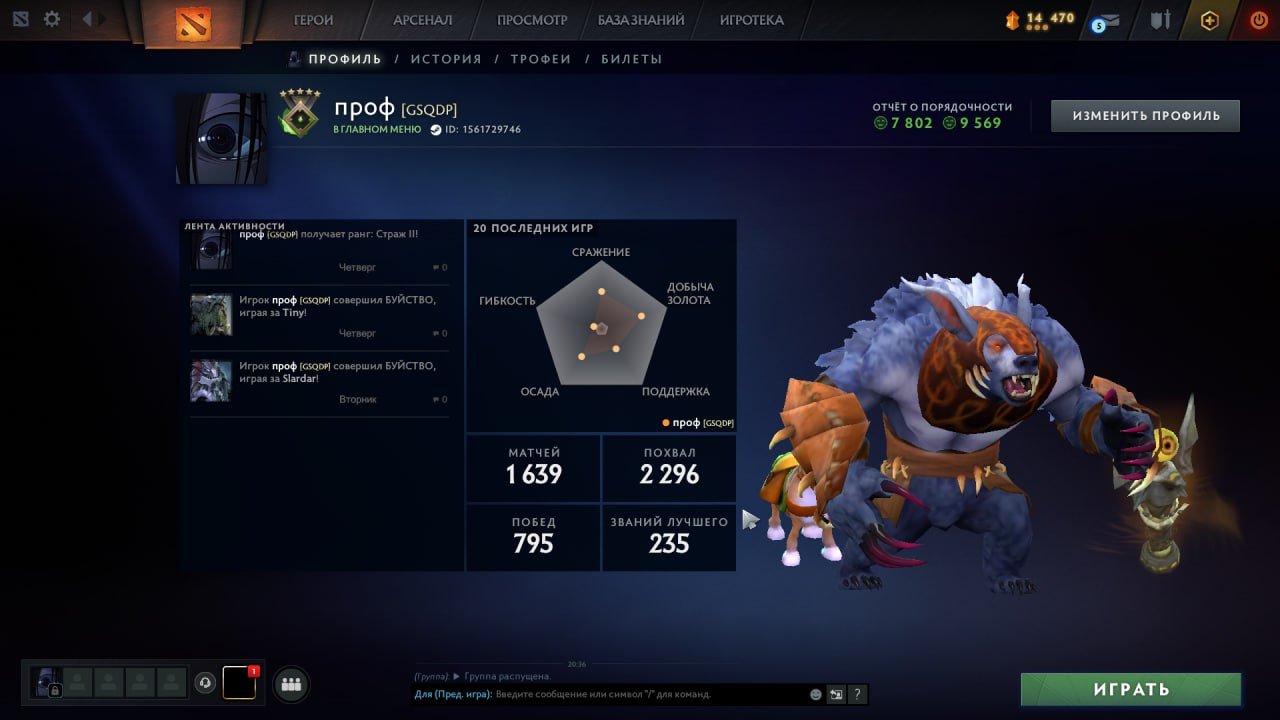Screen dimensions: 1280x720
Task: Switch to the Трофеи tab
Action: point(541,59)
